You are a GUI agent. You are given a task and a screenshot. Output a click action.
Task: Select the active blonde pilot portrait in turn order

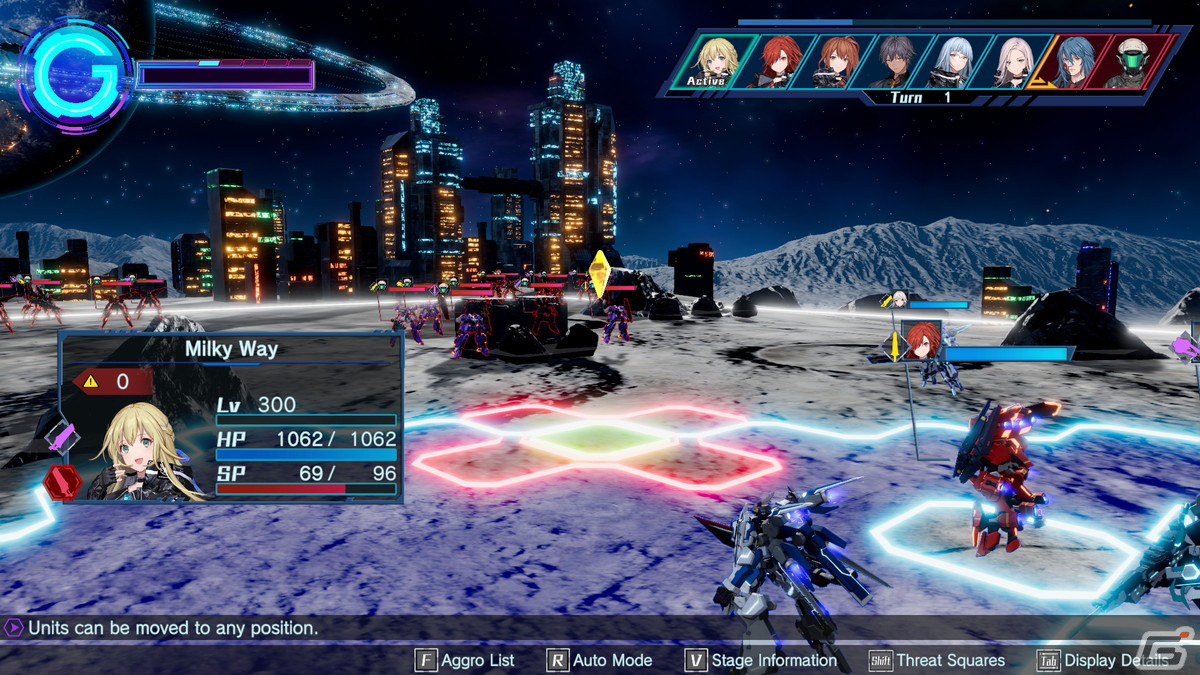(714, 60)
